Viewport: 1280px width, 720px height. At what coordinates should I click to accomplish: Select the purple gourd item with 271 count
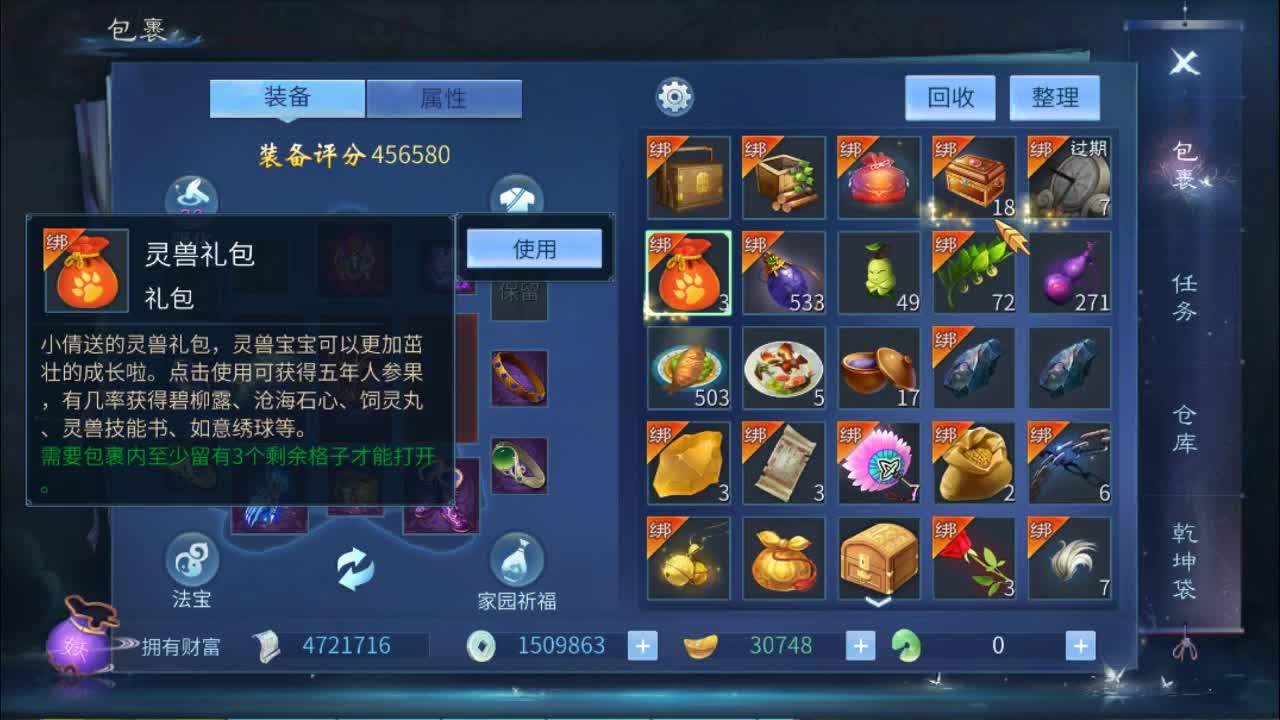1071,272
